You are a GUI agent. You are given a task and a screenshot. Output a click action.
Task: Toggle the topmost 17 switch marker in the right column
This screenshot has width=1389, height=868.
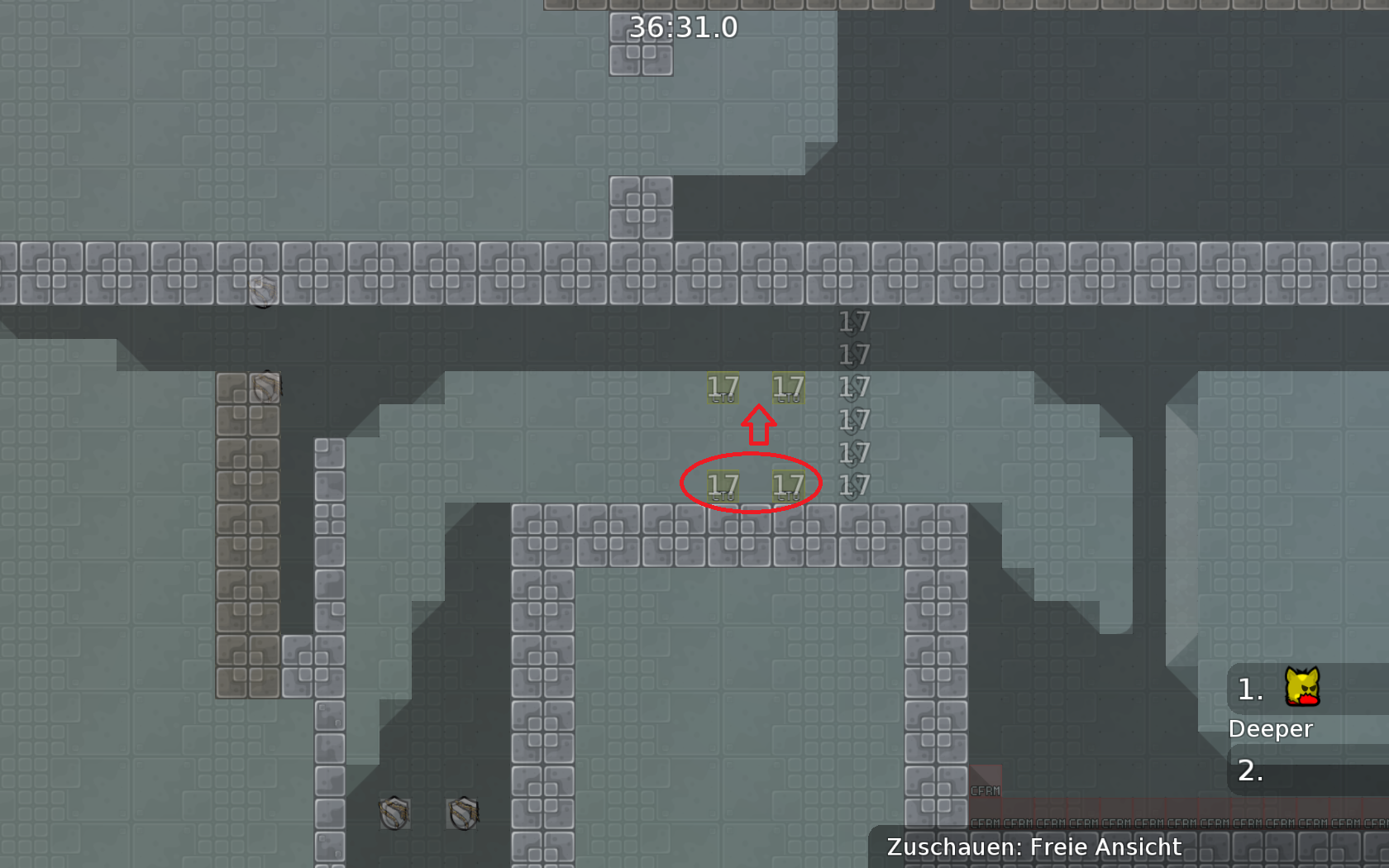(x=853, y=322)
